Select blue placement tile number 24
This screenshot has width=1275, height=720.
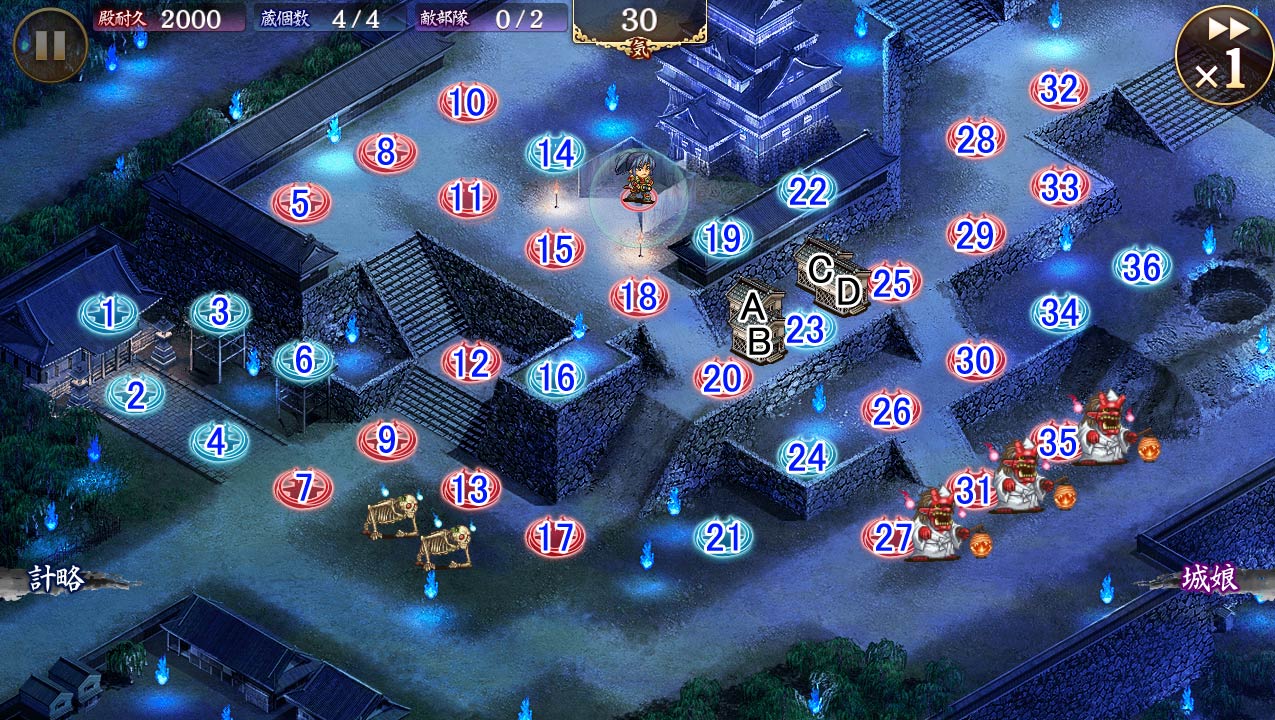[x=807, y=457]
